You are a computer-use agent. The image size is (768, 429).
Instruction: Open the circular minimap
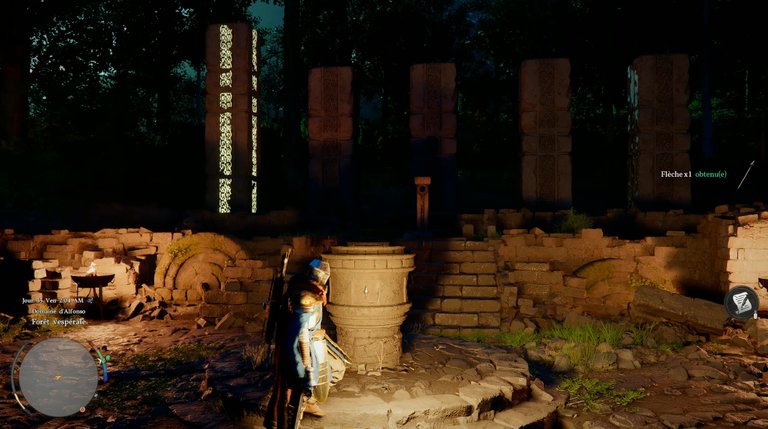[x=58, y=377]
